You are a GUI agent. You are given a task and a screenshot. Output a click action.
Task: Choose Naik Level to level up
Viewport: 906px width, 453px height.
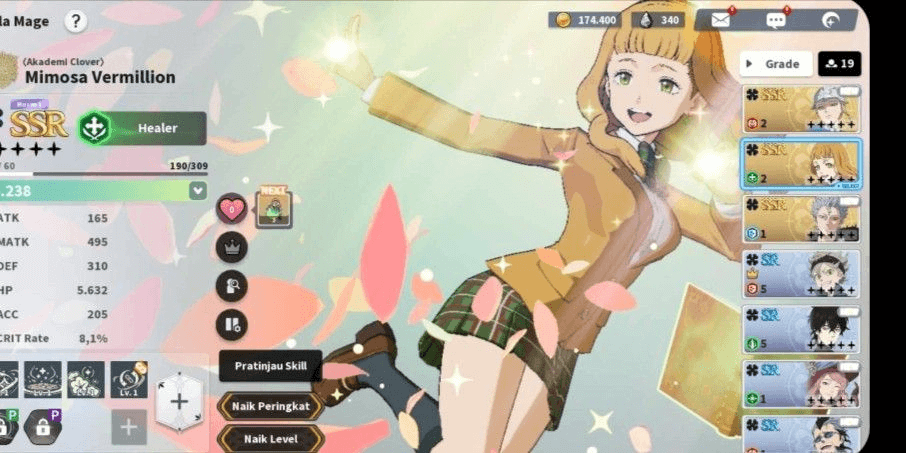pyautogui.click(x=270, y=438)
